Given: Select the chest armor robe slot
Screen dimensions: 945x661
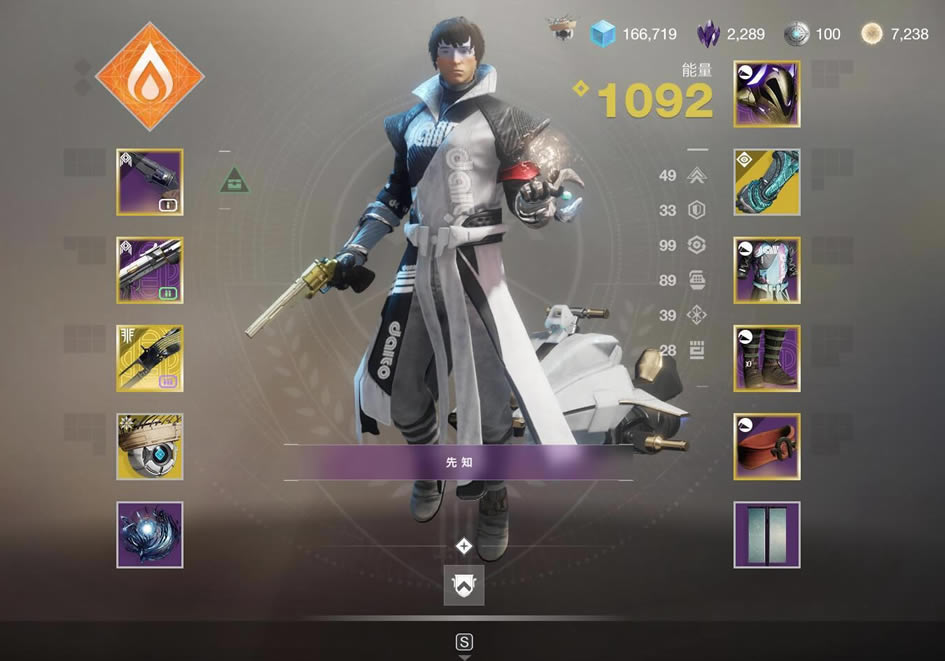Looking at the screenshot, I should click(767, 270).
